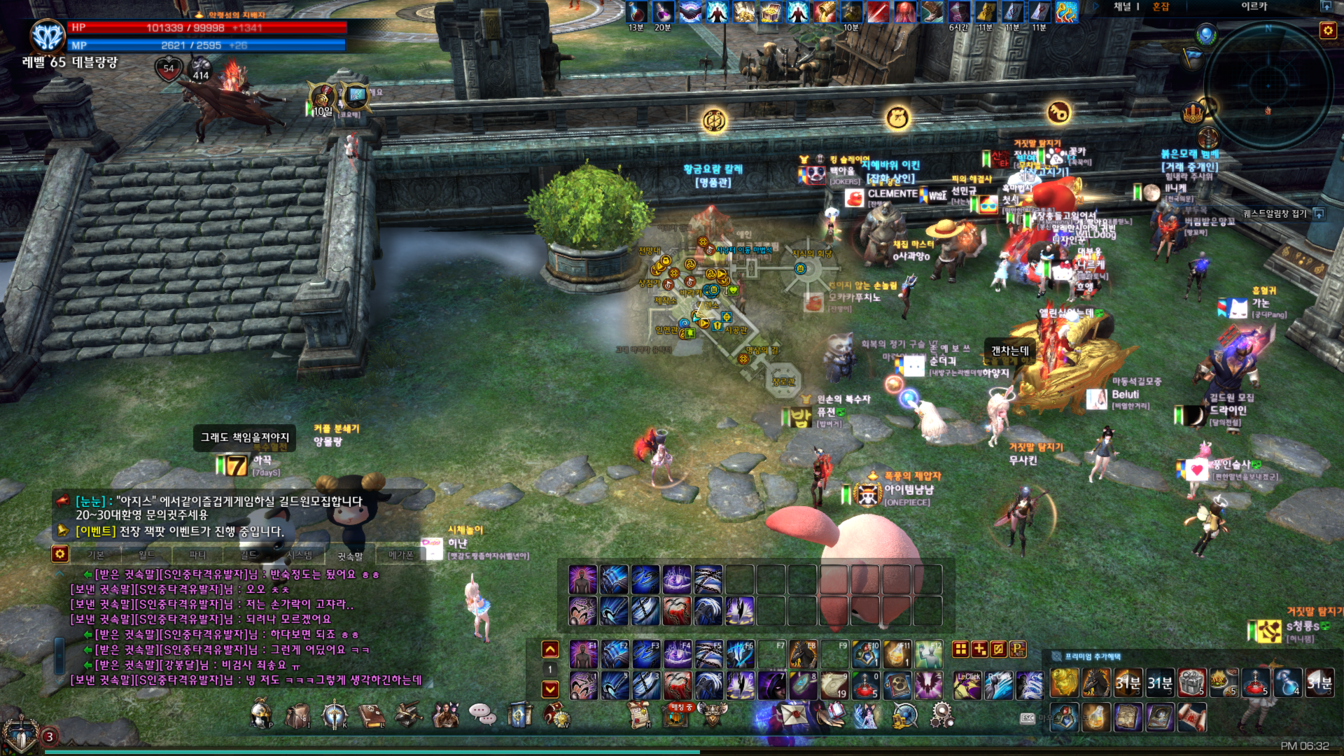Open the brown book menu icon
This screenshot has width=1344, height=756.
[x=372, y=715]
